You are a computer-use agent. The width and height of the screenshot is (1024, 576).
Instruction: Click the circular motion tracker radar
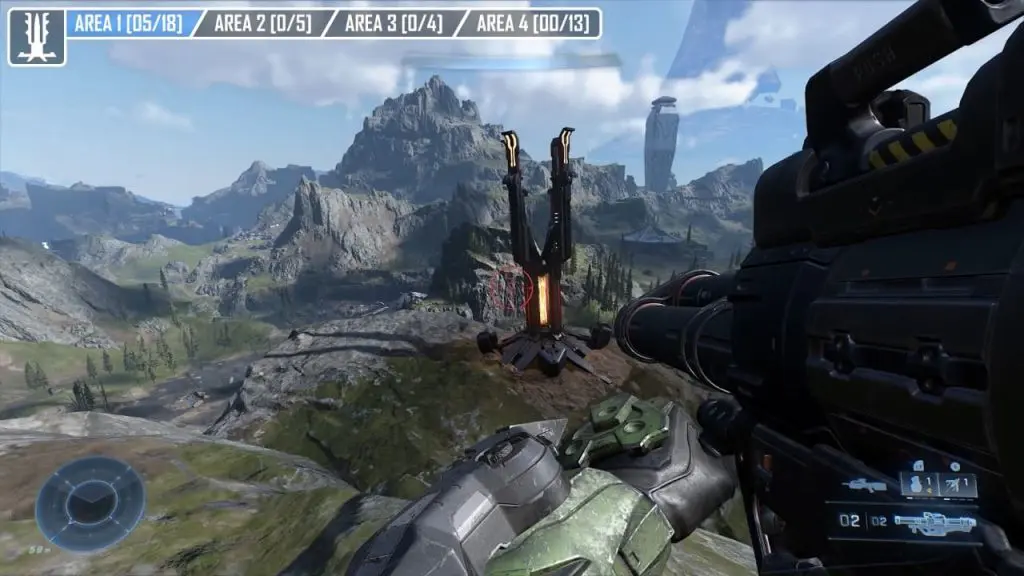click(x=91, y=504)
